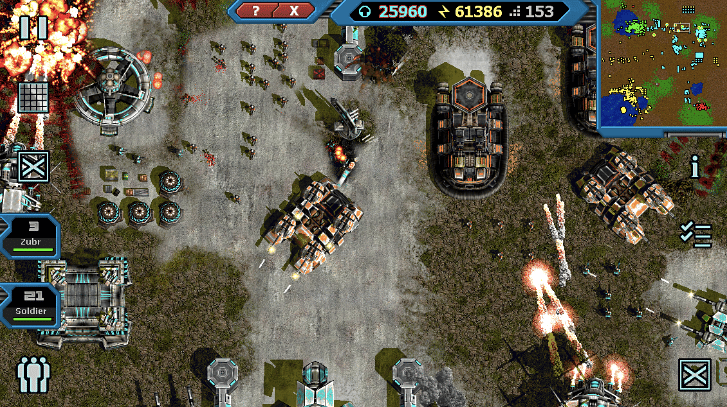Click the crossed-box button in the bottom corner
Image resolution: width=727 pixels, height=407 pixels.
click(694, 375)
